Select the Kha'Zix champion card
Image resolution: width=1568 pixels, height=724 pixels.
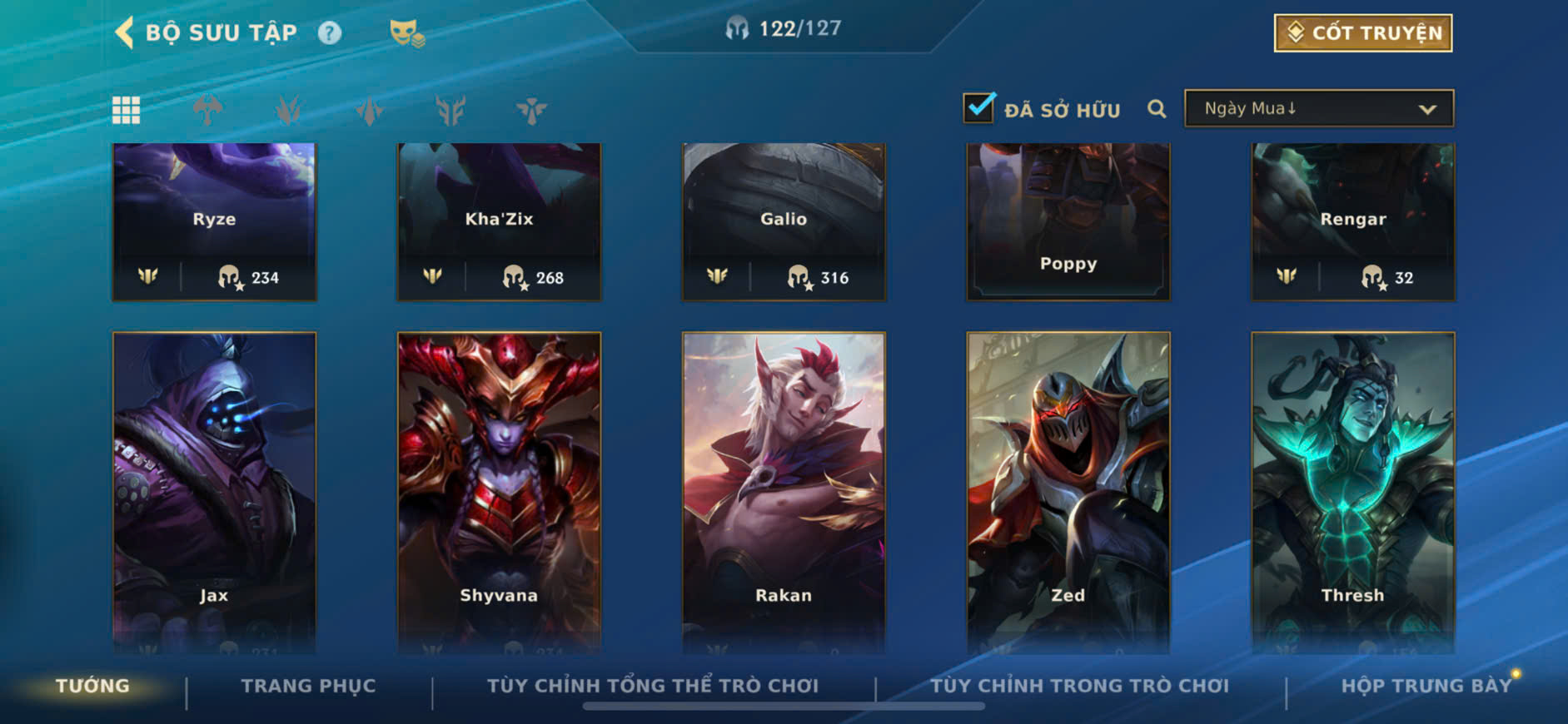click(x=499, y=221)
